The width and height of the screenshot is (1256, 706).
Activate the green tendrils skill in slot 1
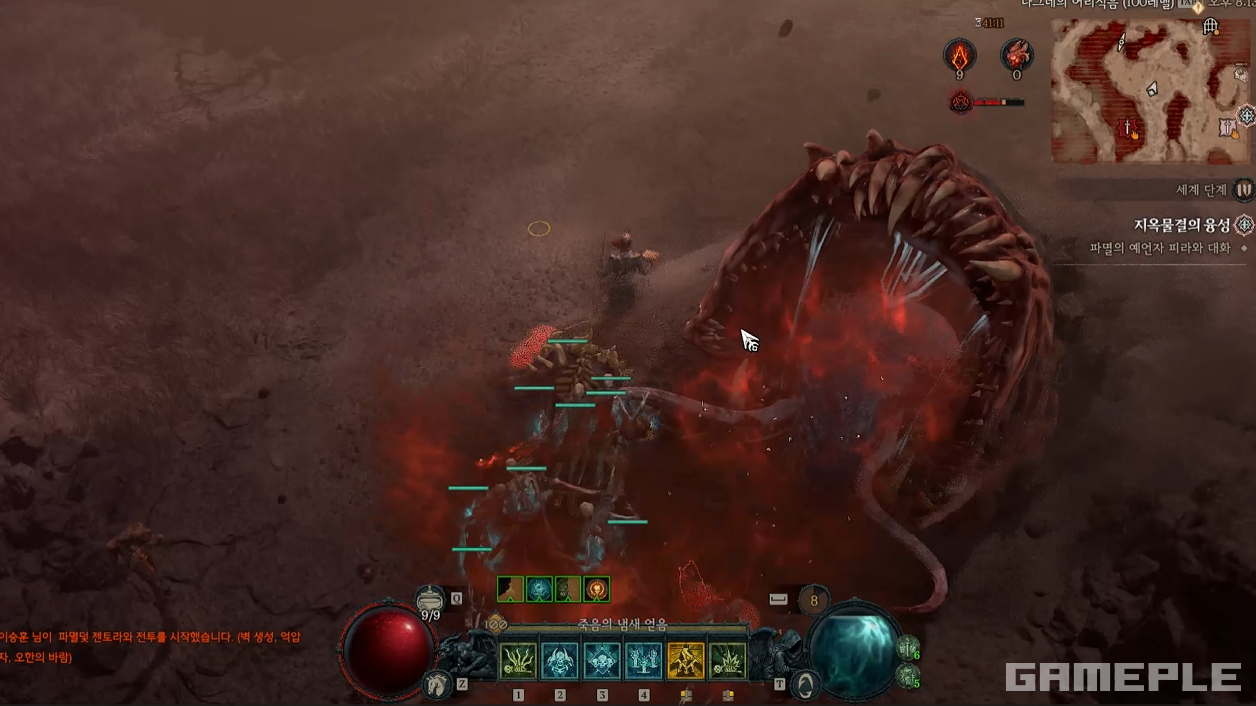point(518,661)
